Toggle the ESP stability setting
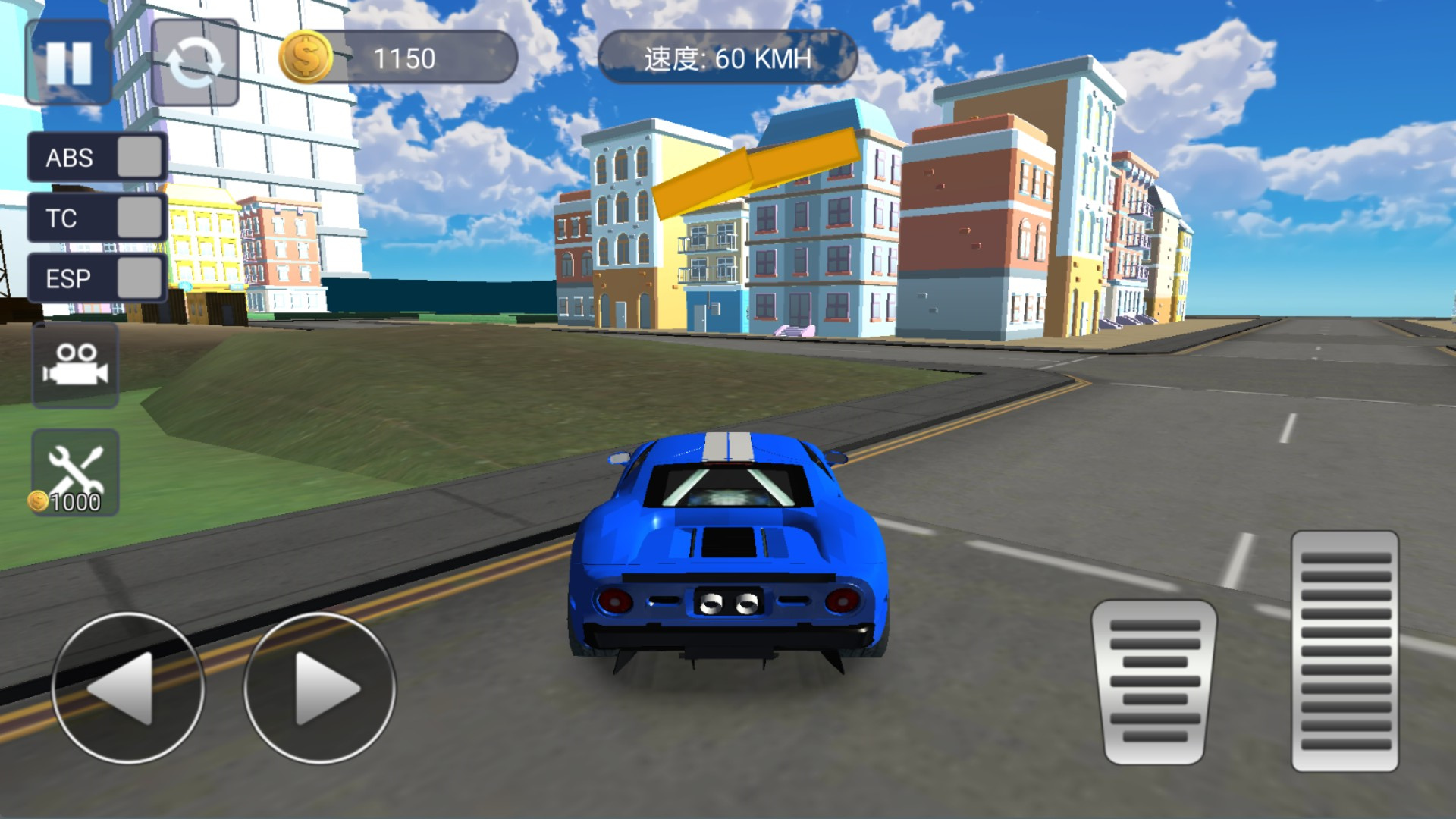1456x819 pixels. point(140,278)
